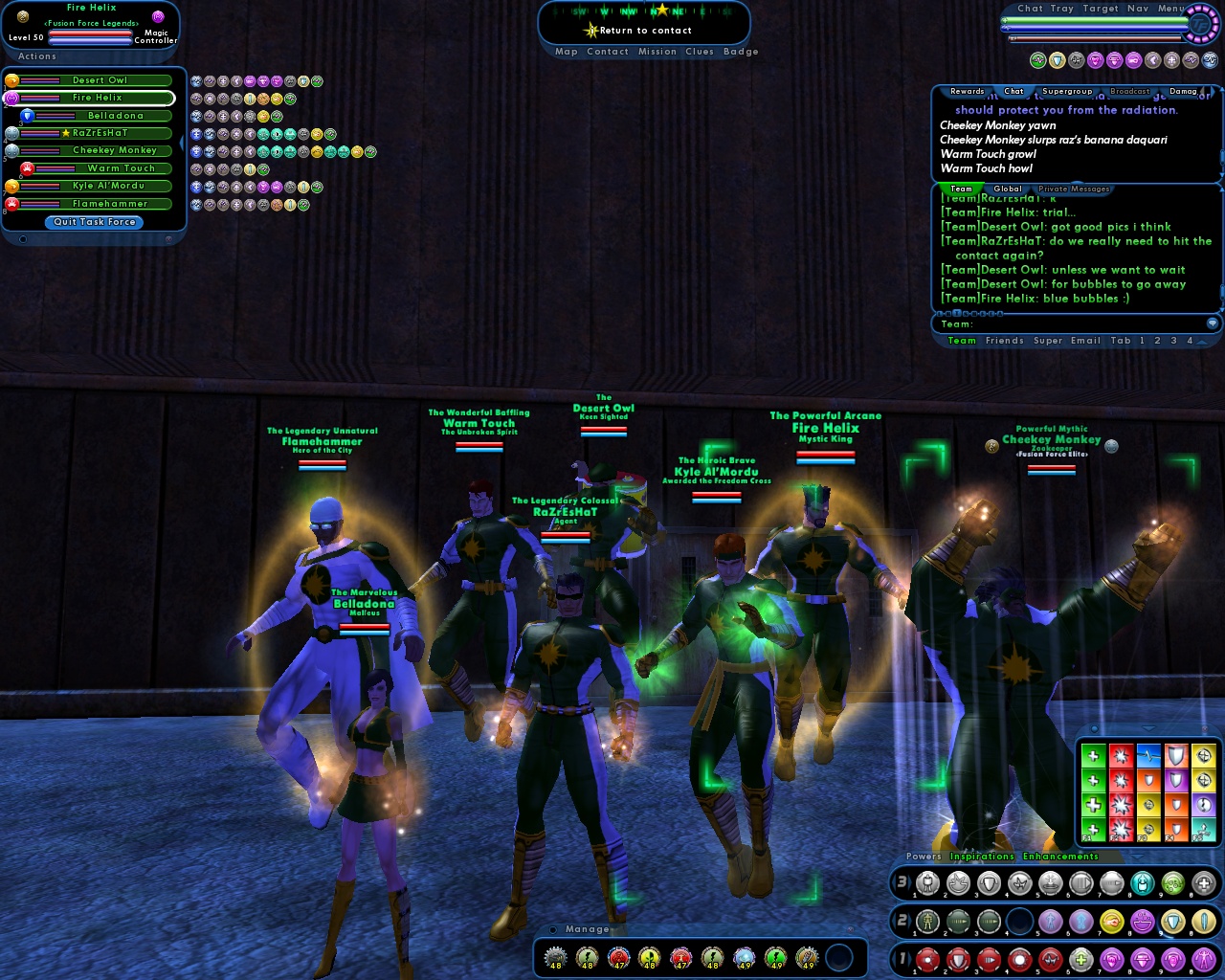Expand the Actions menu in the player window

click(x=36, y=56)
